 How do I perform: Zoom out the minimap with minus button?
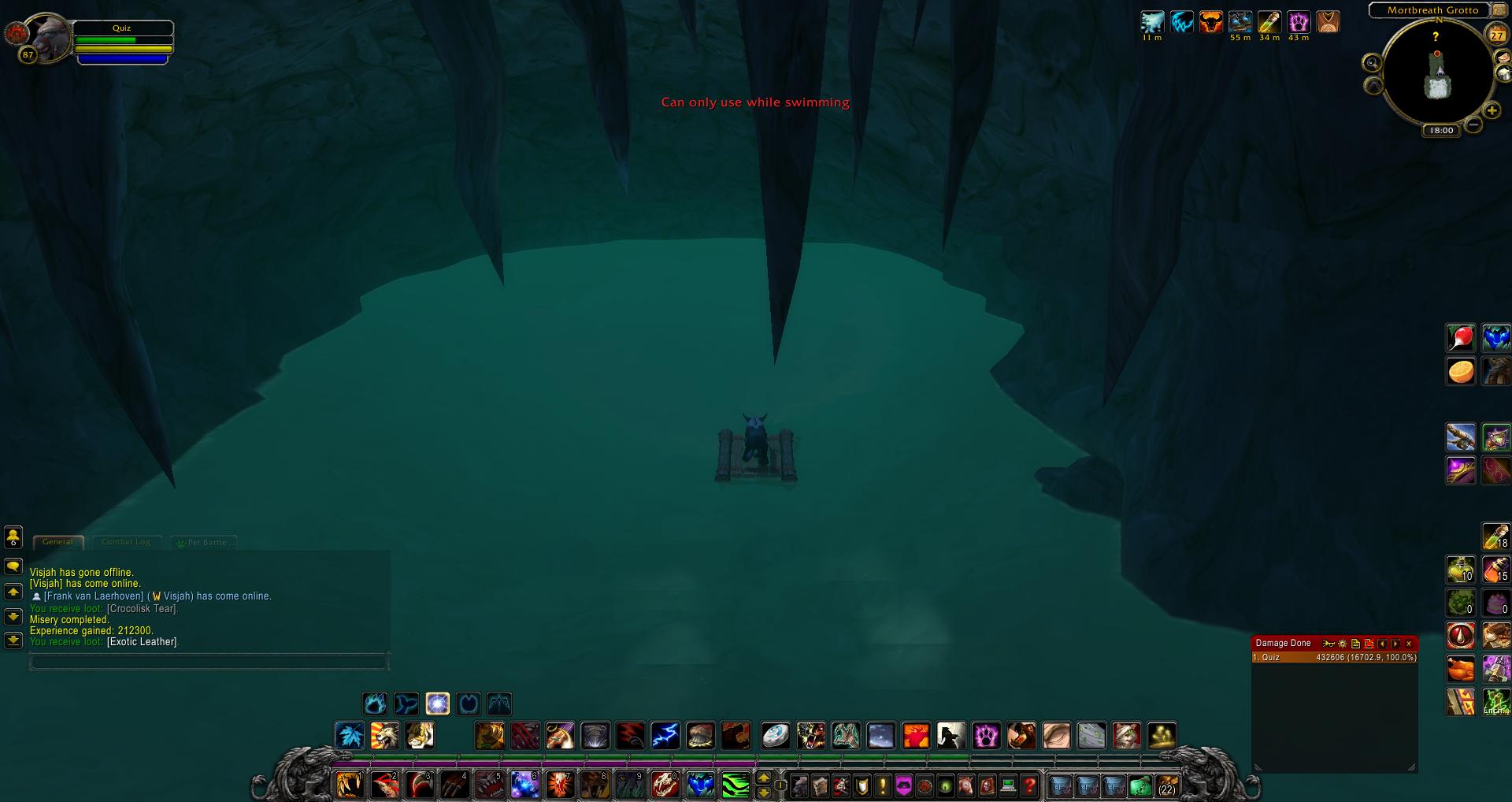coord(1473,124)
